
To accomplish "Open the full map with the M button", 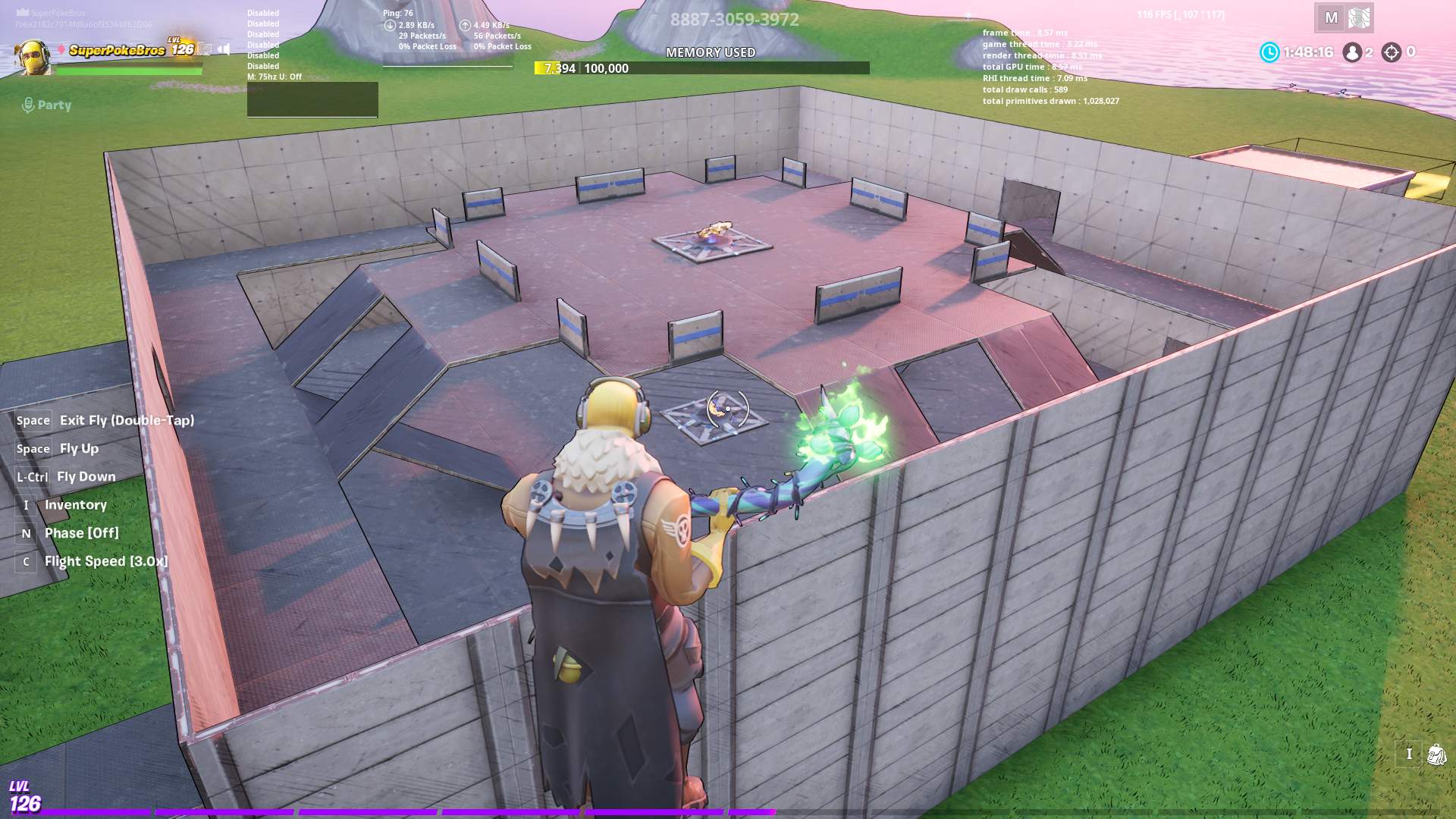I will tap(1330, 17).
